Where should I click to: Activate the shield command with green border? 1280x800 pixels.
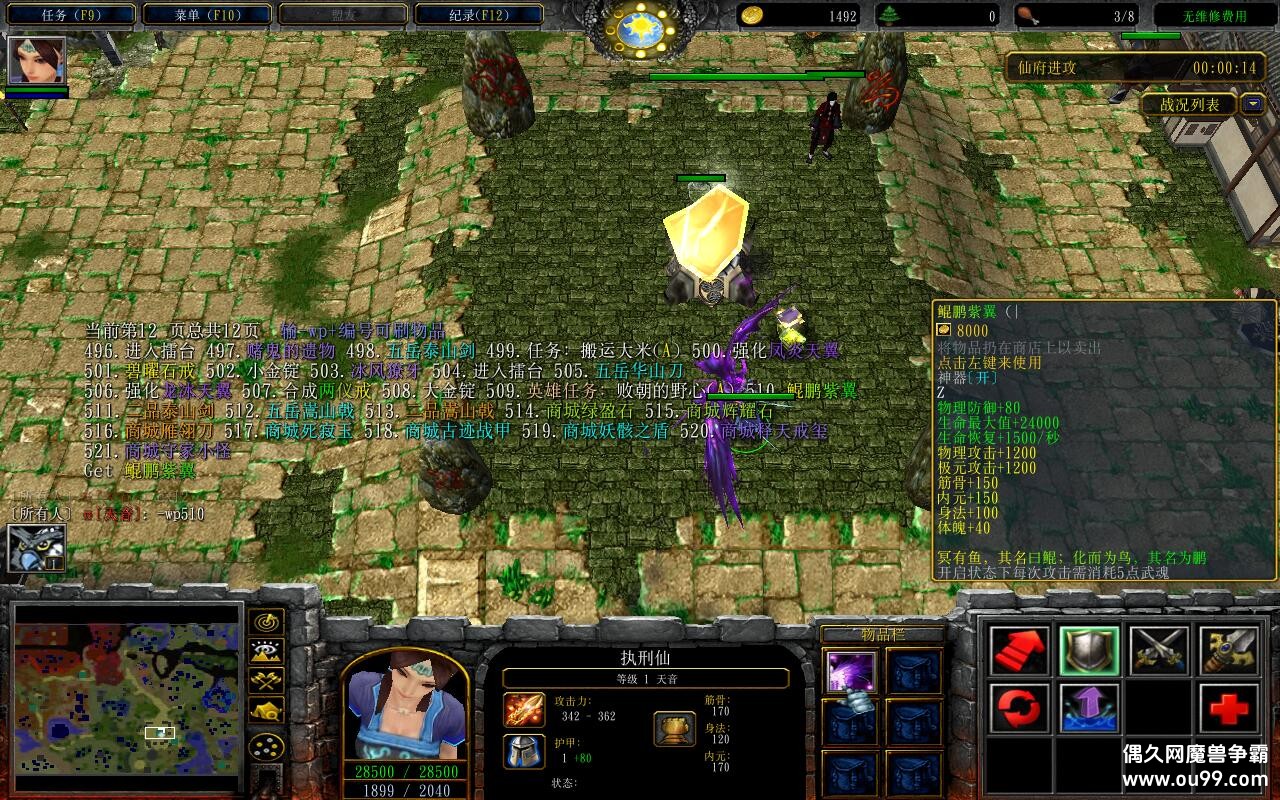(1089, 651)
